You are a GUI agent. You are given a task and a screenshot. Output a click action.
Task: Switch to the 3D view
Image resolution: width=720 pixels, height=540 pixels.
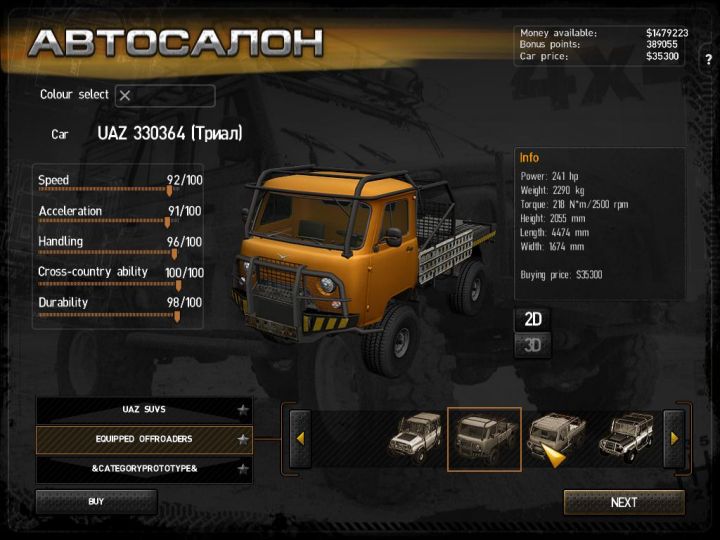pos(533,345)
